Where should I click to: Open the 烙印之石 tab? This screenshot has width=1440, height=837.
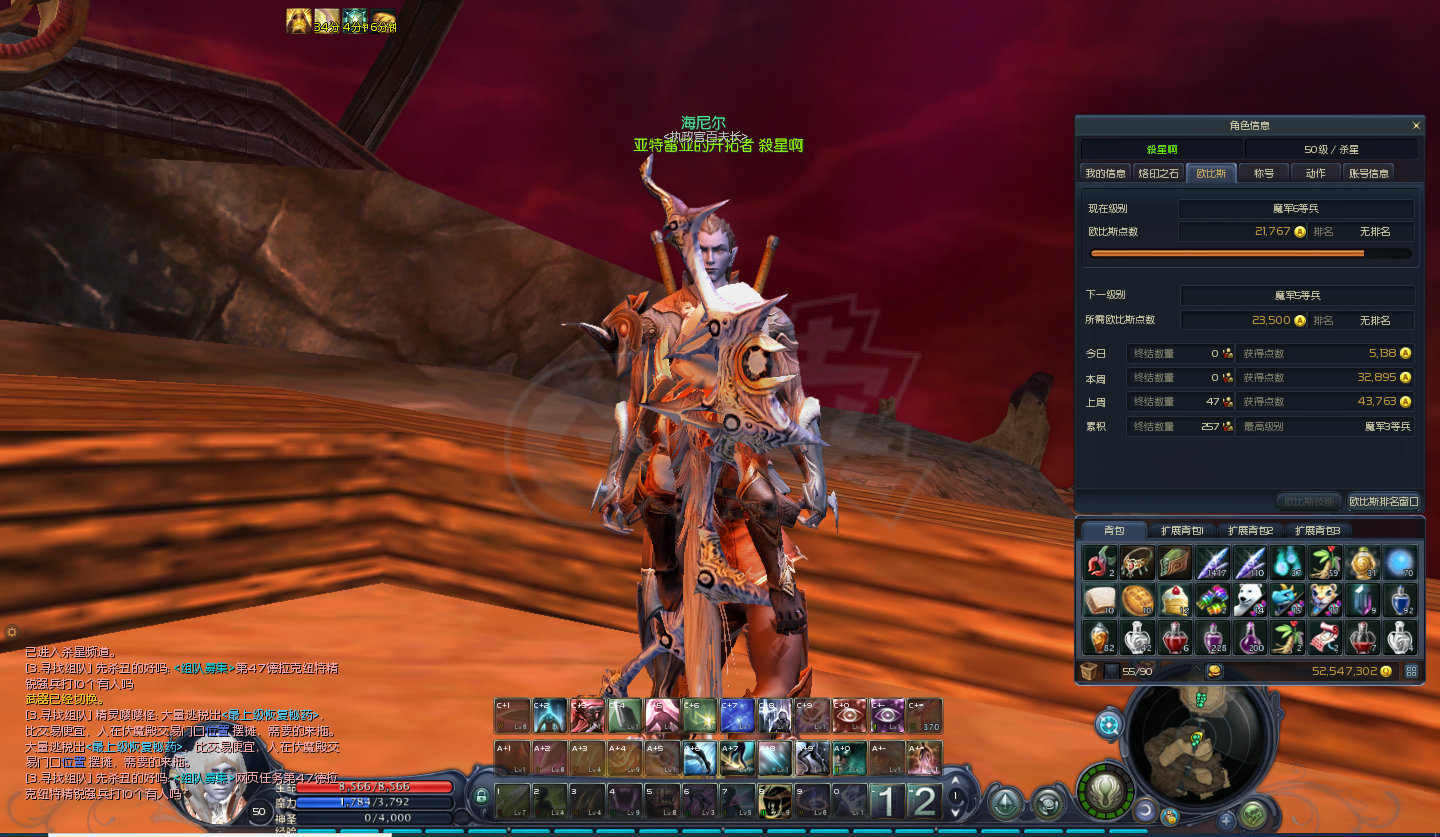tap(1159, 173)
